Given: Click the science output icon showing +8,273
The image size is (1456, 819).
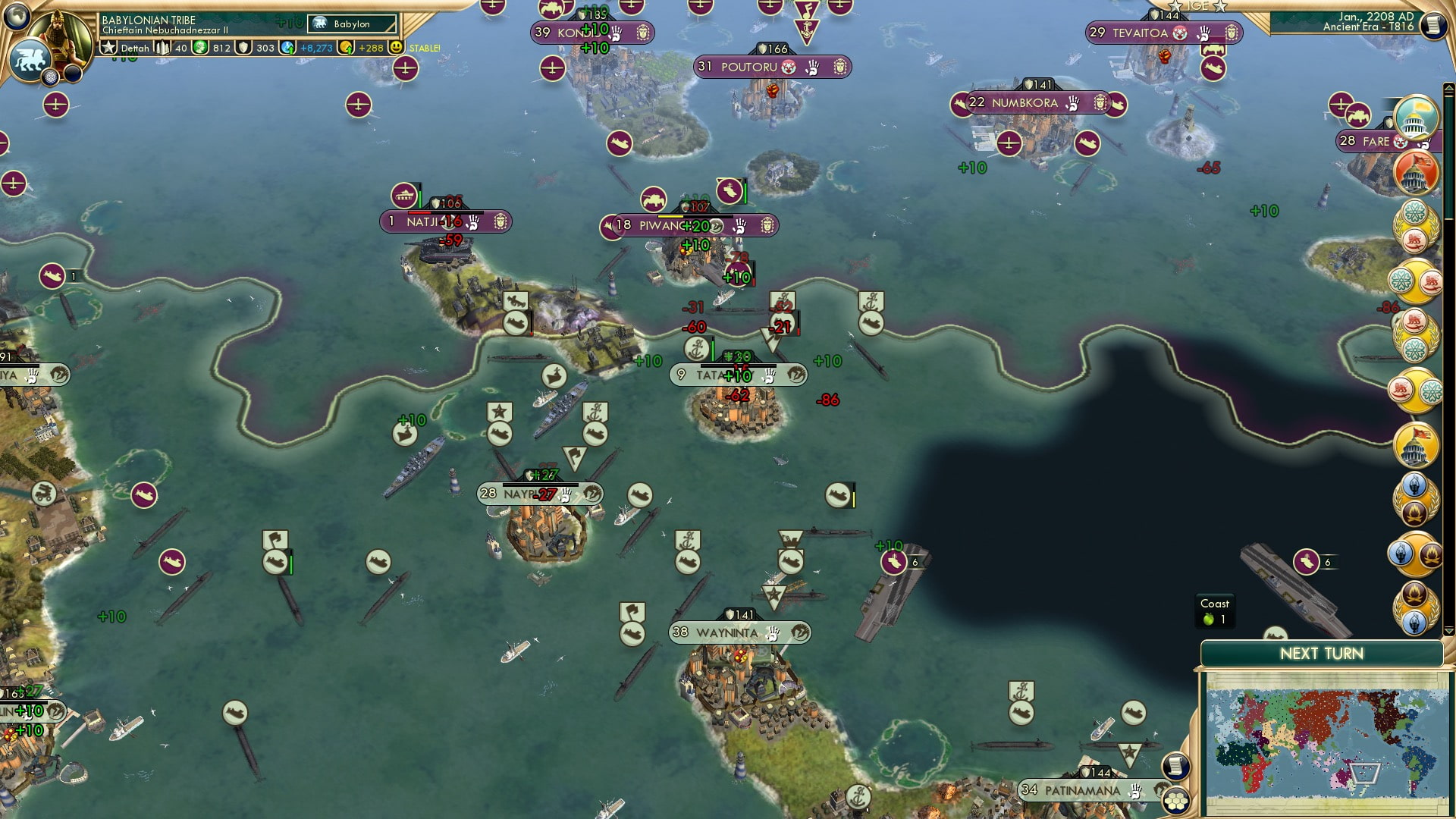Looking at the screenshot, I should pyautogui.click(x=286, y=49).
